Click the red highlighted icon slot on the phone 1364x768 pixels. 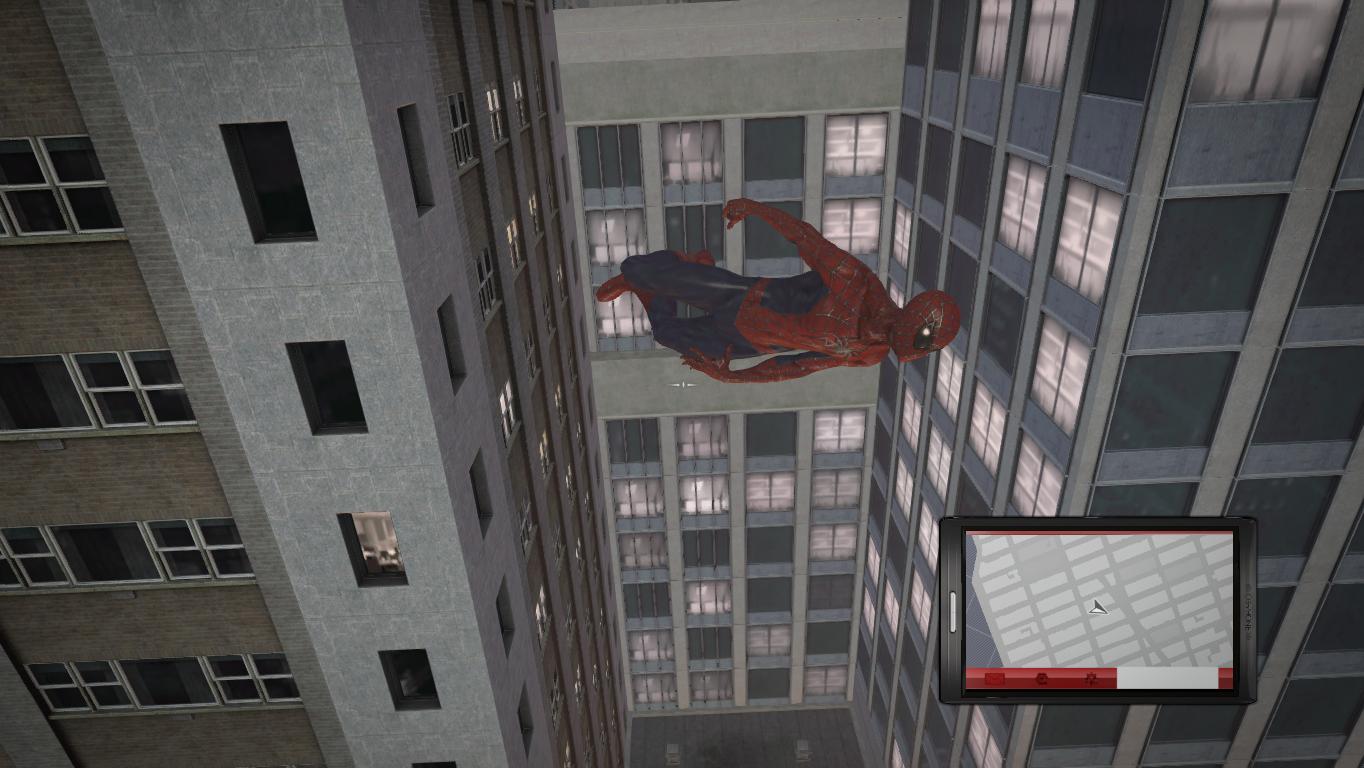pos(995,678)
